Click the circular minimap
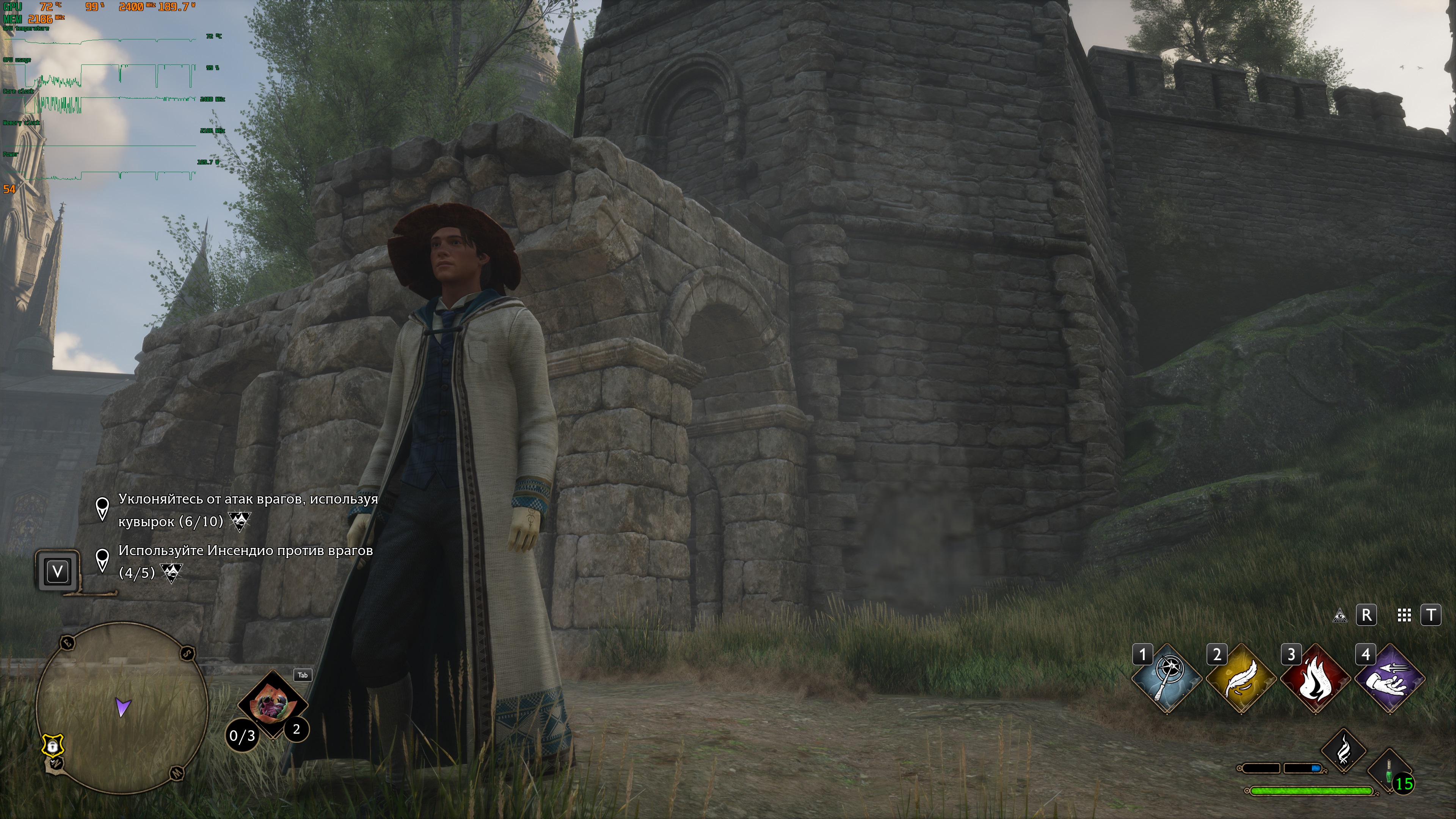This screenshot has height=819, width=1456. [122, 706]
